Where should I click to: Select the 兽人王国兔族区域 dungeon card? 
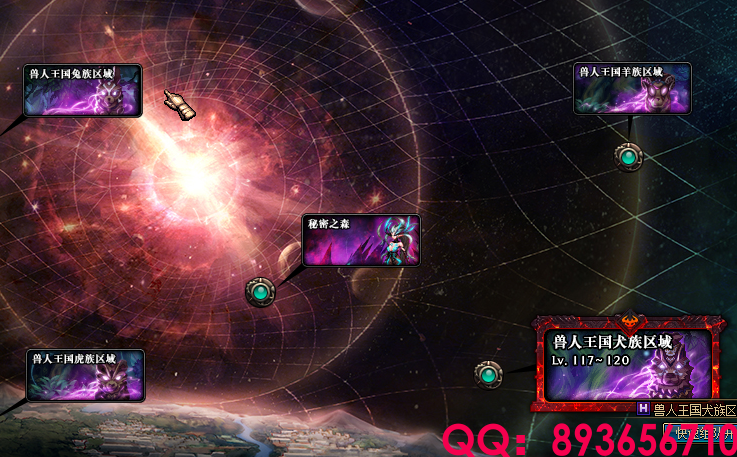83,90
